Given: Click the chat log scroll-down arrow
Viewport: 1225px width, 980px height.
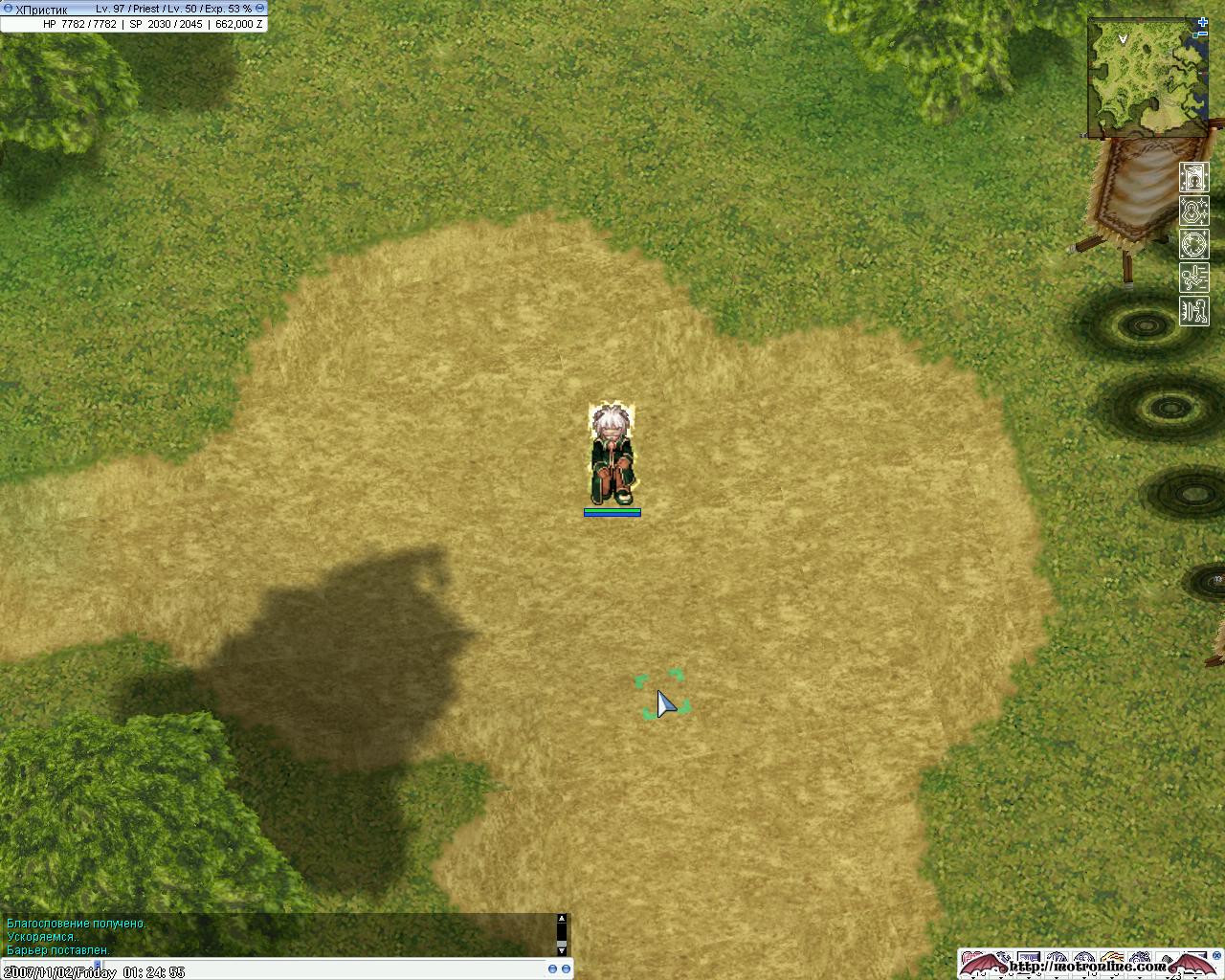Looking at the screenshot, I should tap(562, 950).
